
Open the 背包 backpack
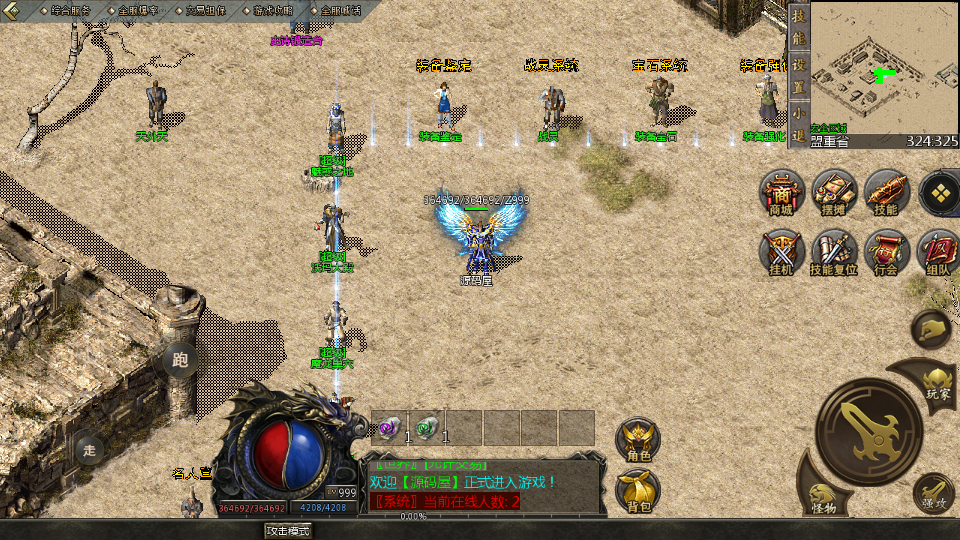click(637, 491)
